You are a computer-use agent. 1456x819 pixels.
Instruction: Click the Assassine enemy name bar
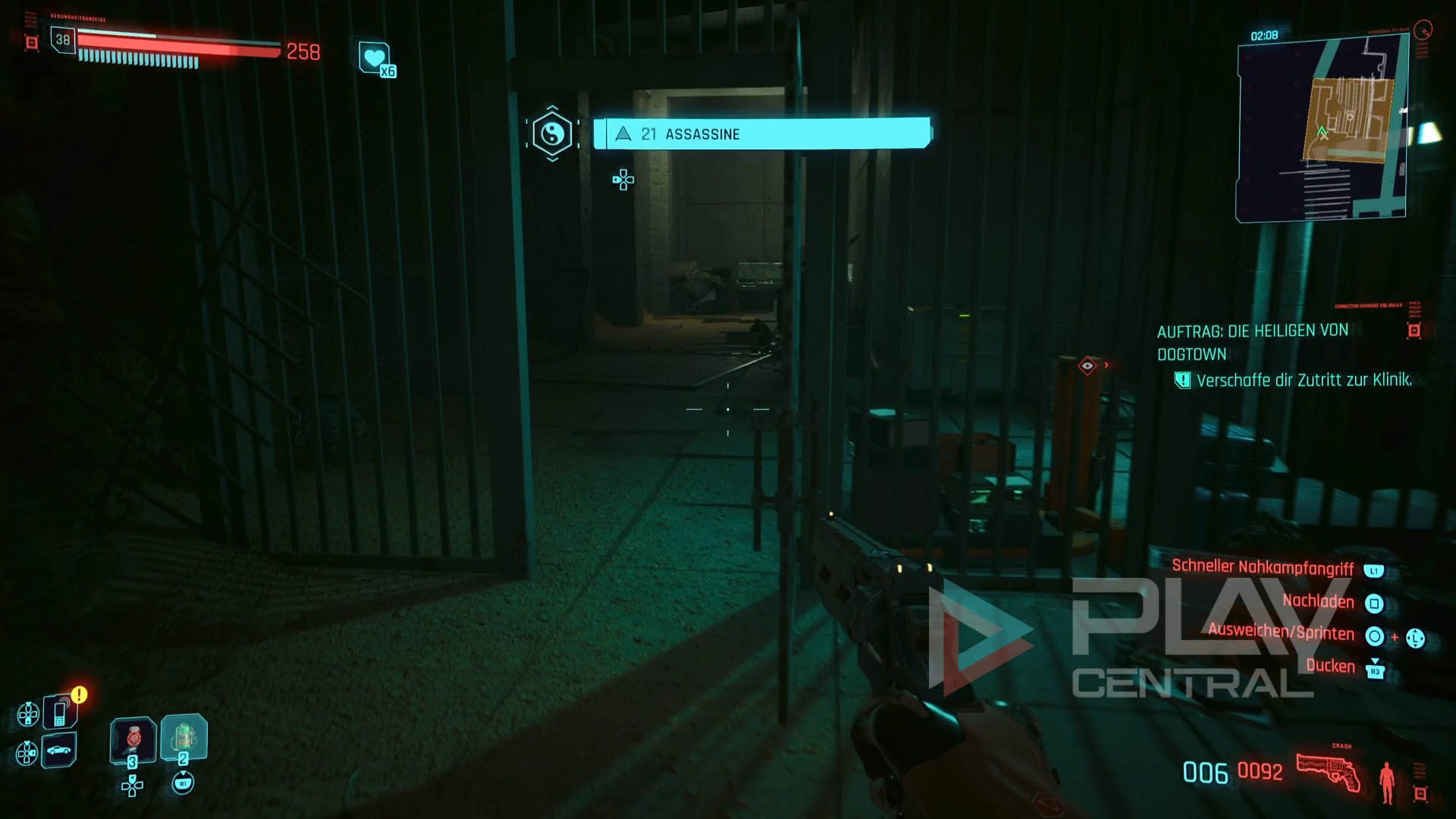761,134
